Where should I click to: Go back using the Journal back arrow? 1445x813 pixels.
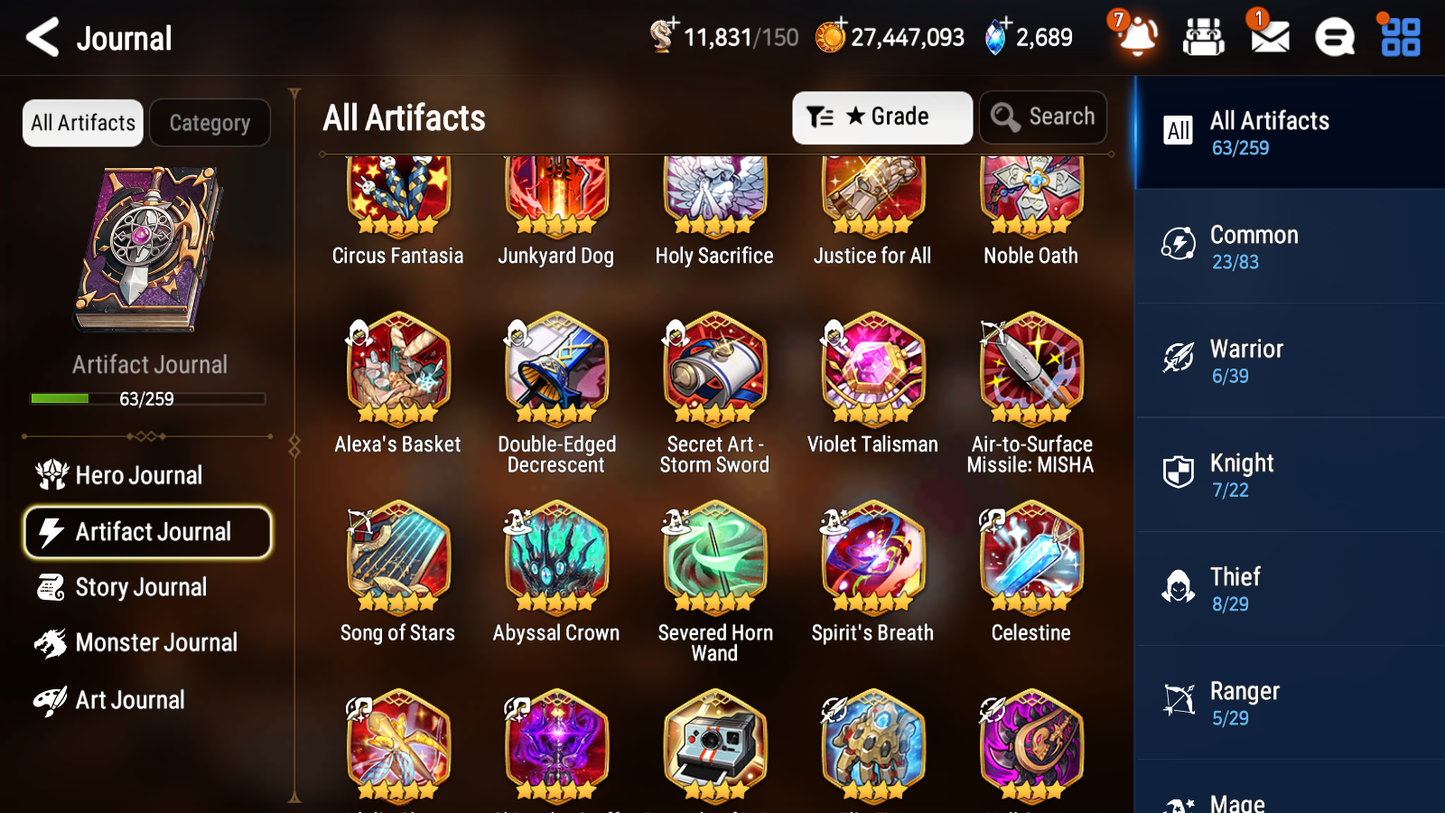(x=40, y=36)
